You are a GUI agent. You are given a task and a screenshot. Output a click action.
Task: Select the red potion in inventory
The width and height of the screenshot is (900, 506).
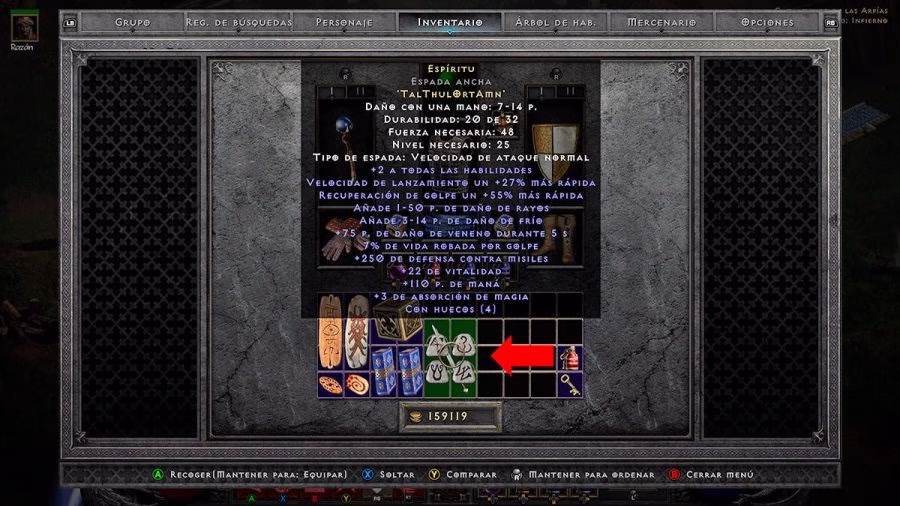[x=570, y=358]
